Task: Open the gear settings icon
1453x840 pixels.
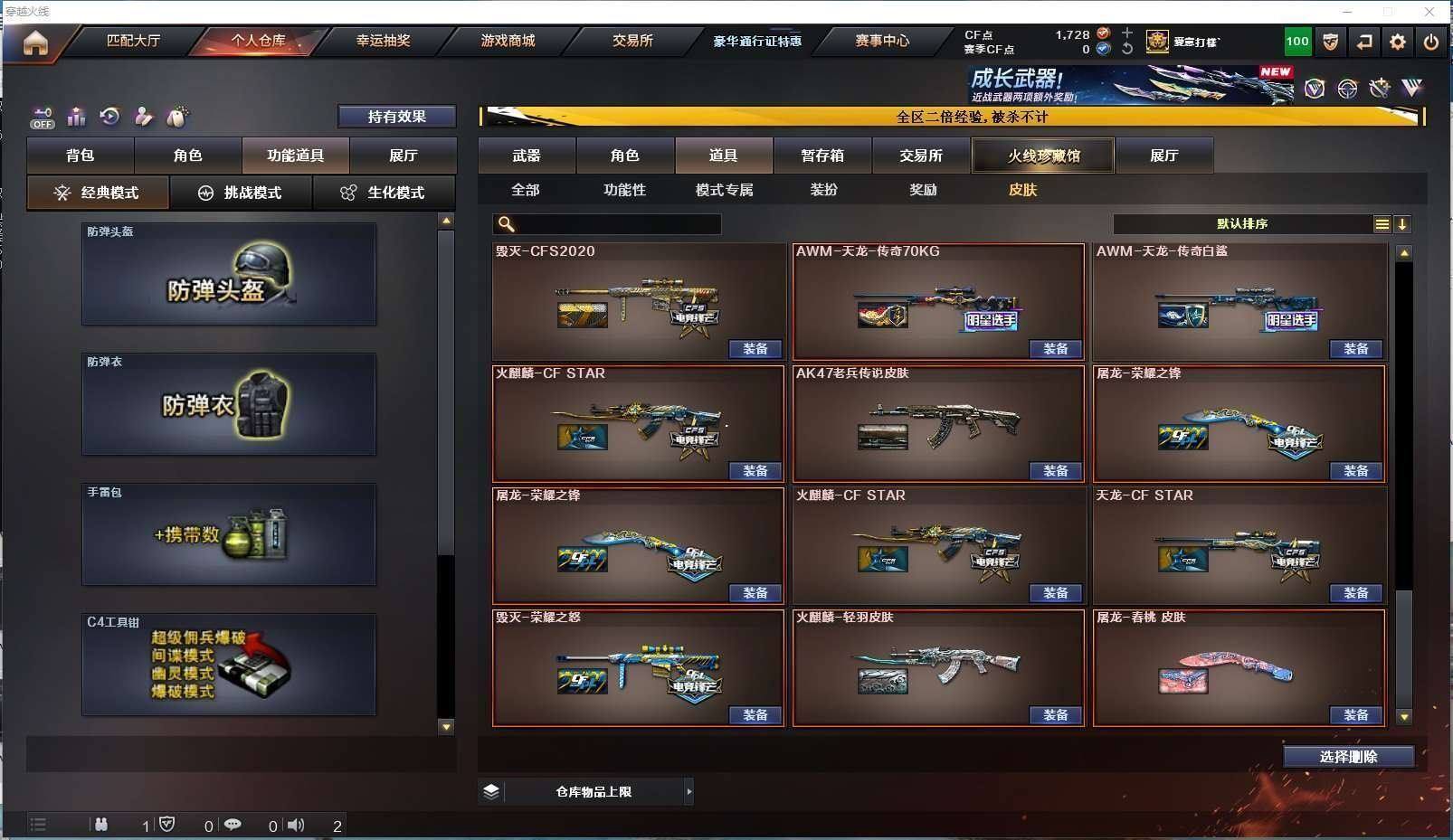Action: click(x=1398, y=42)
